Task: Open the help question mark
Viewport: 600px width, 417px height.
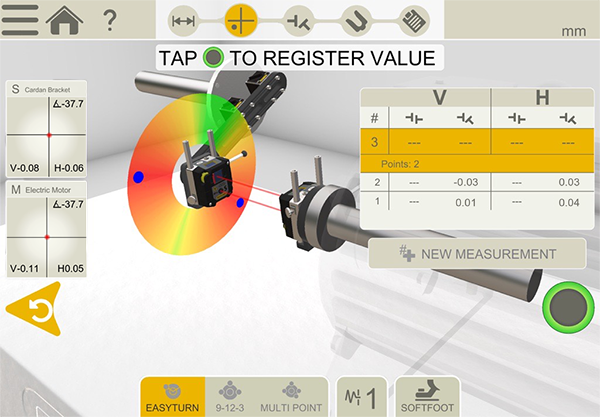Action: 110,19
